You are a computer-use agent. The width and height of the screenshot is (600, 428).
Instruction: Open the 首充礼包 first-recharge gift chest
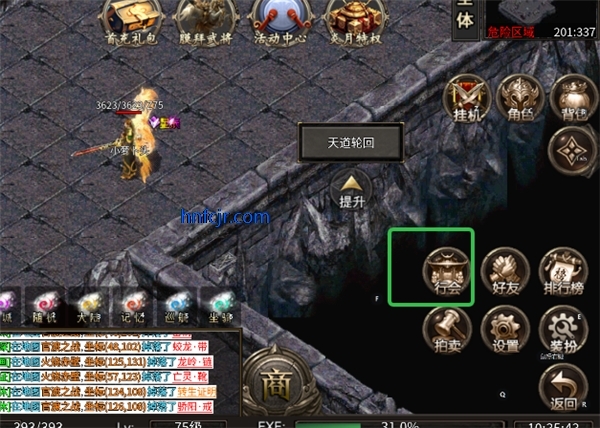point(133,20)
